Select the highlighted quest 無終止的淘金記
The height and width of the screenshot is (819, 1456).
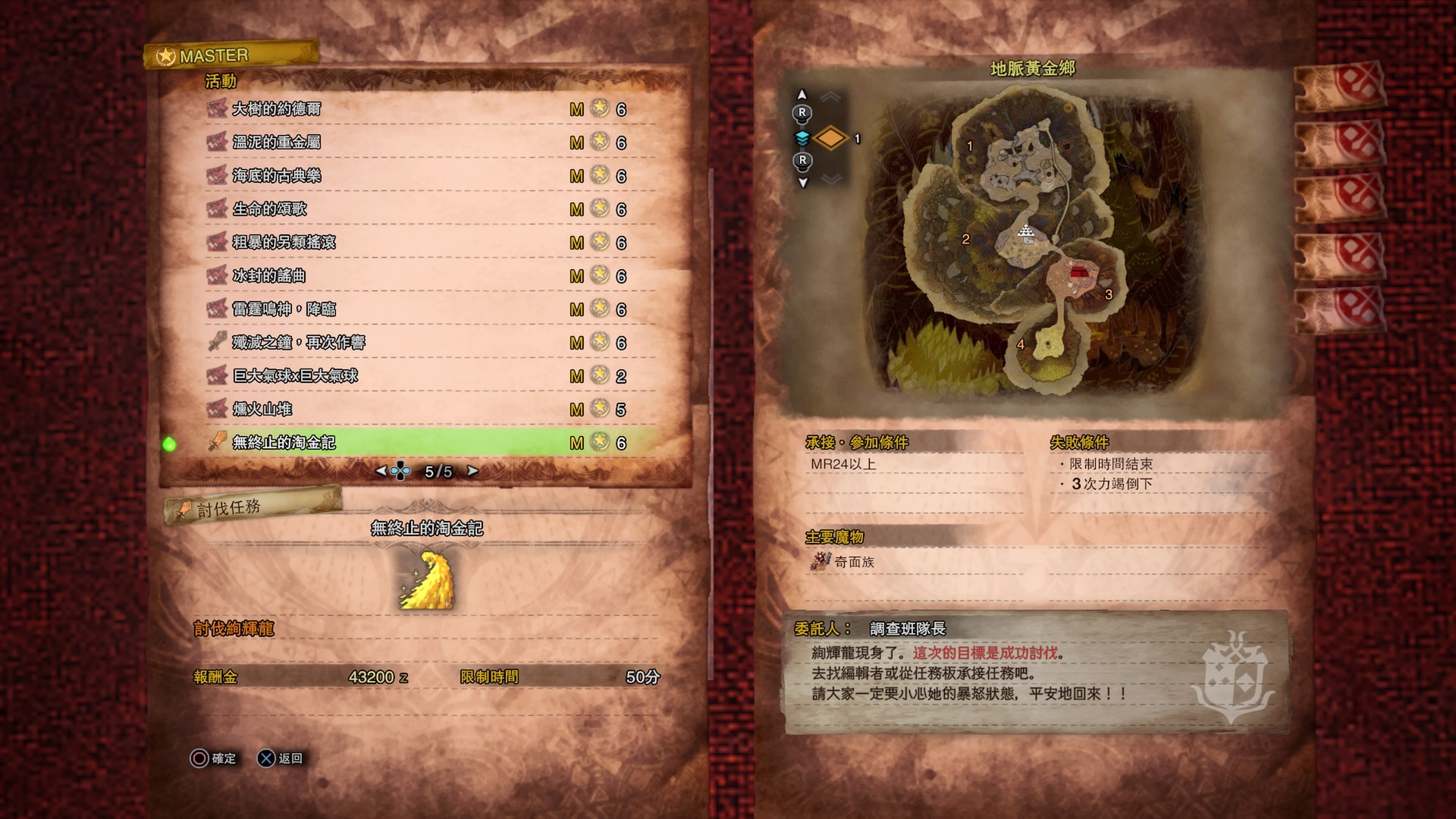[284, 443]
